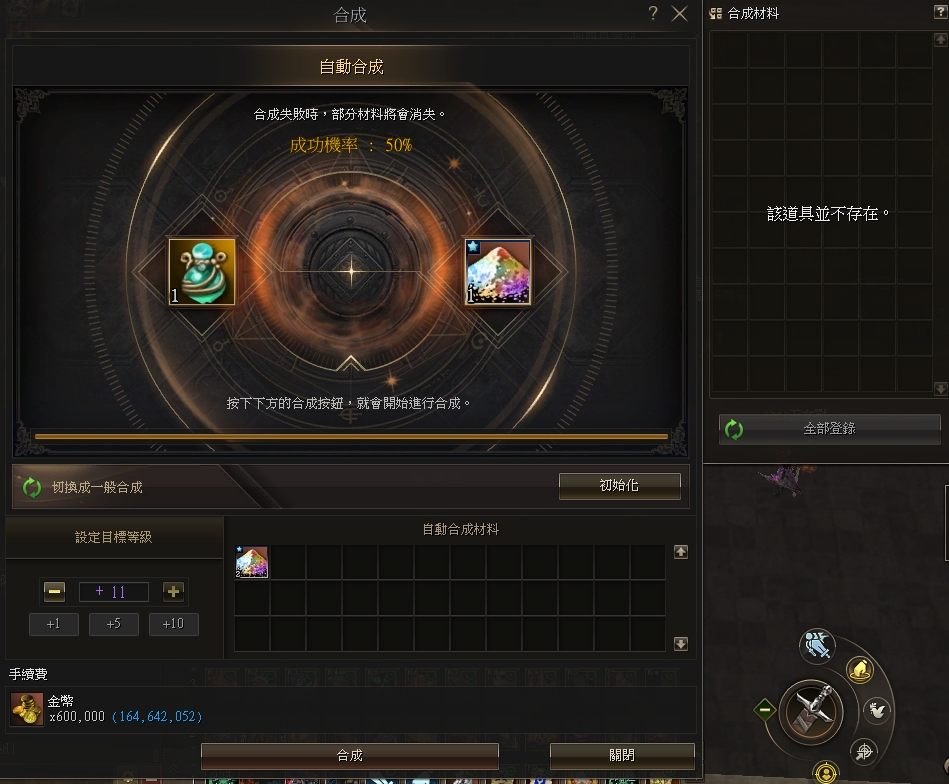Add +5 to the target level
Screen dimensions: 949x784
tap(114, 625)
